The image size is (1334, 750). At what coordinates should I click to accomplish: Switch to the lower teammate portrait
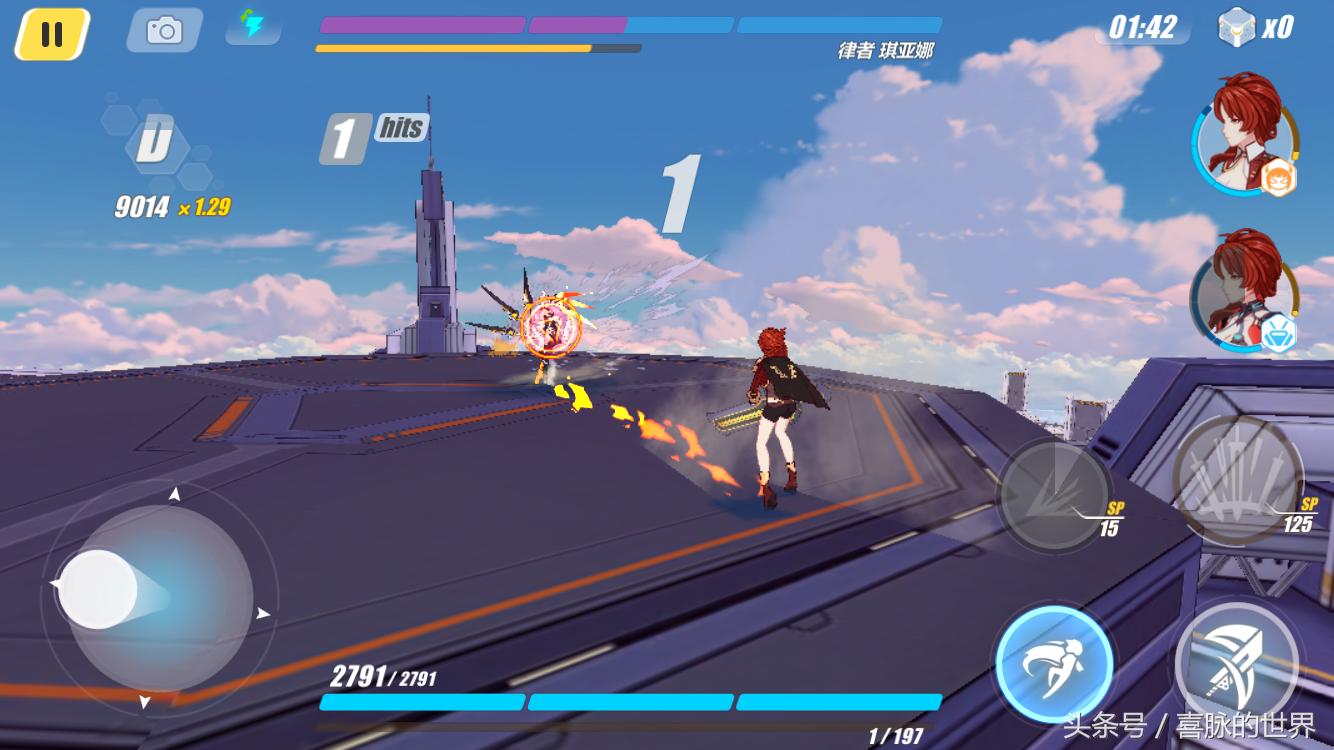(1242, 291)
